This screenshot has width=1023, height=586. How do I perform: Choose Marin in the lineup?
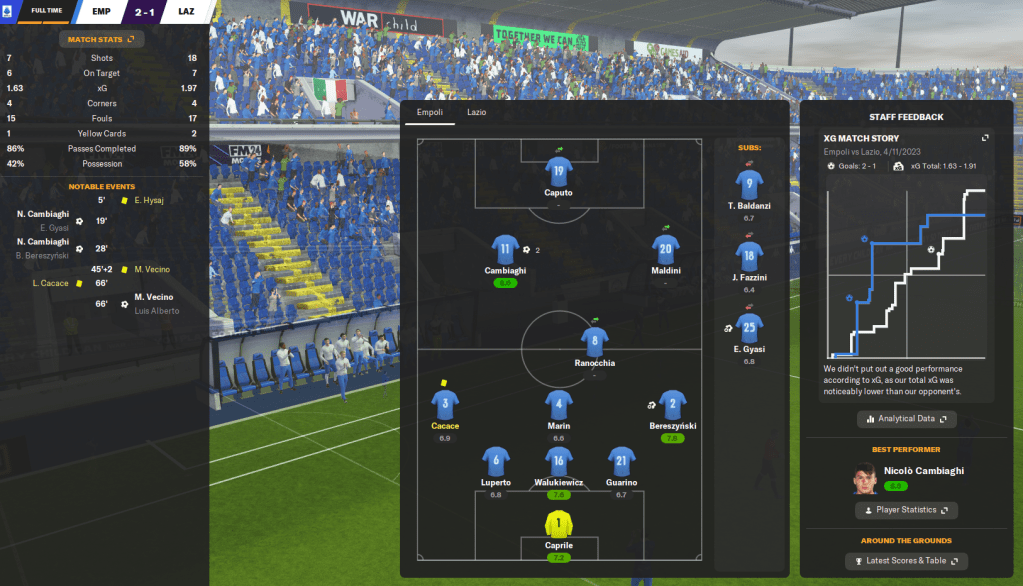[x=559, y=405]
